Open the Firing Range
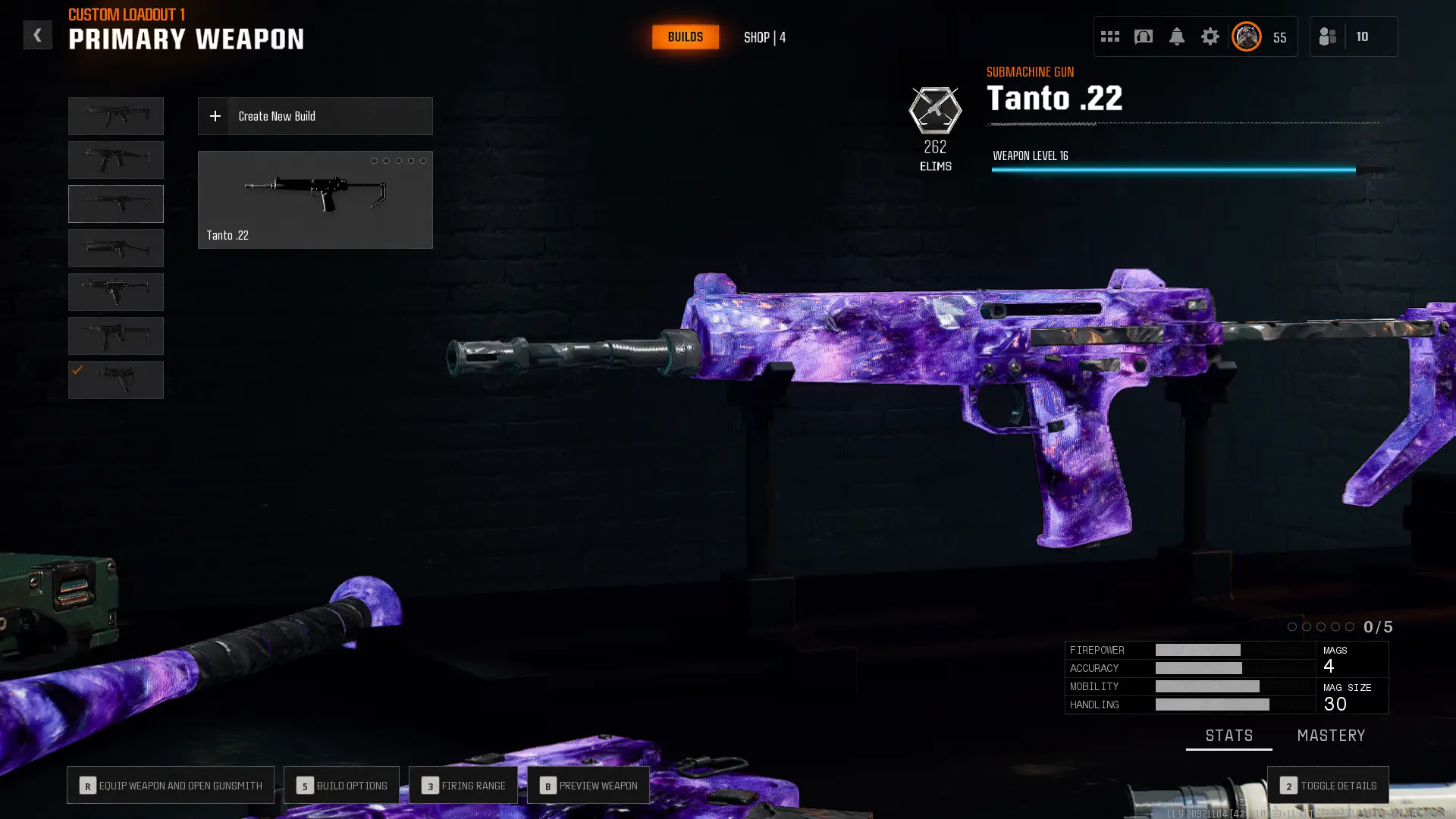The height and width of the screenshot is (819, 1456). click(463, 785)
